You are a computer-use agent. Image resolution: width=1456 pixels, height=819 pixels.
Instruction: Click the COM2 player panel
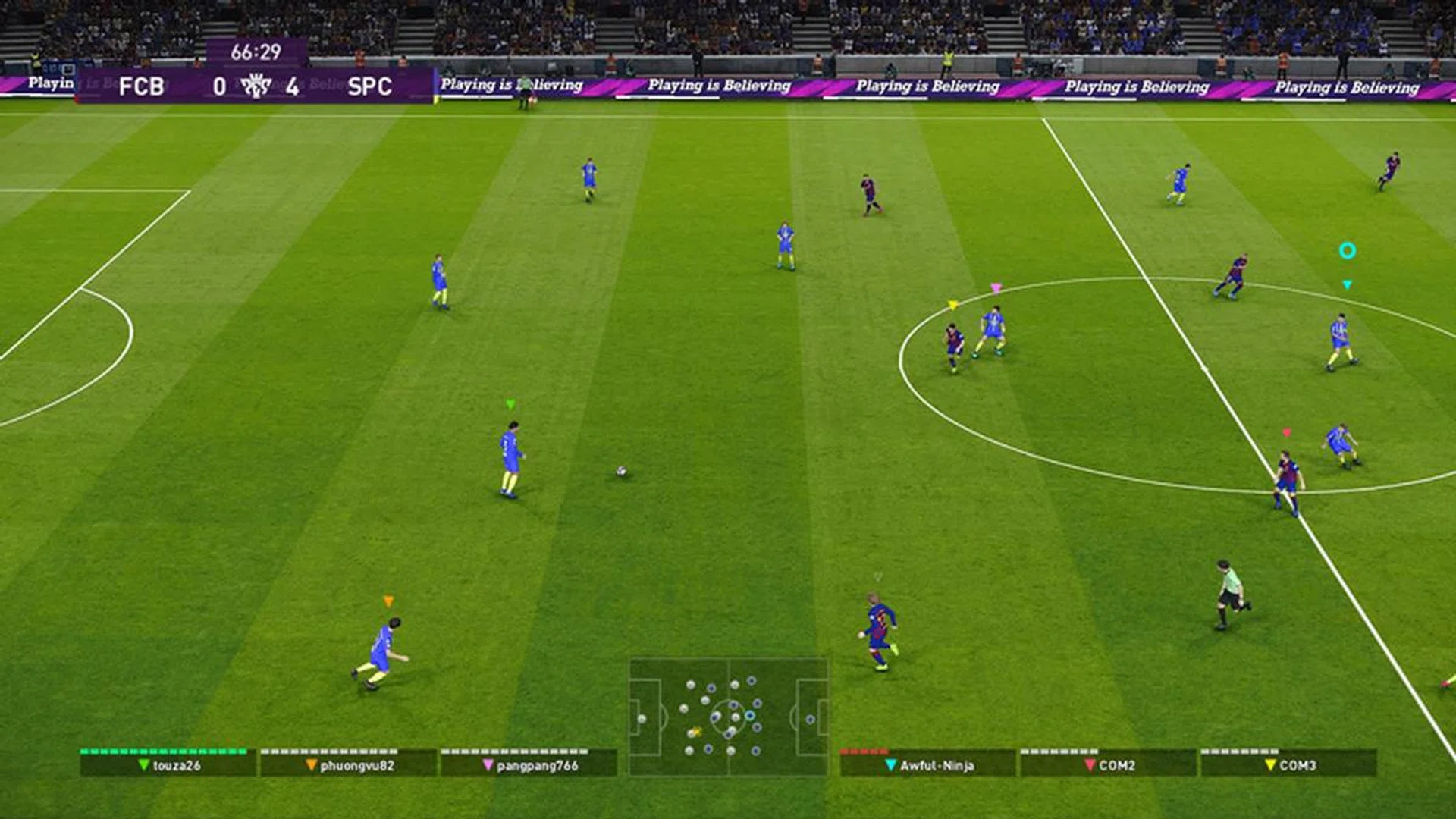tap(1108, 764)
